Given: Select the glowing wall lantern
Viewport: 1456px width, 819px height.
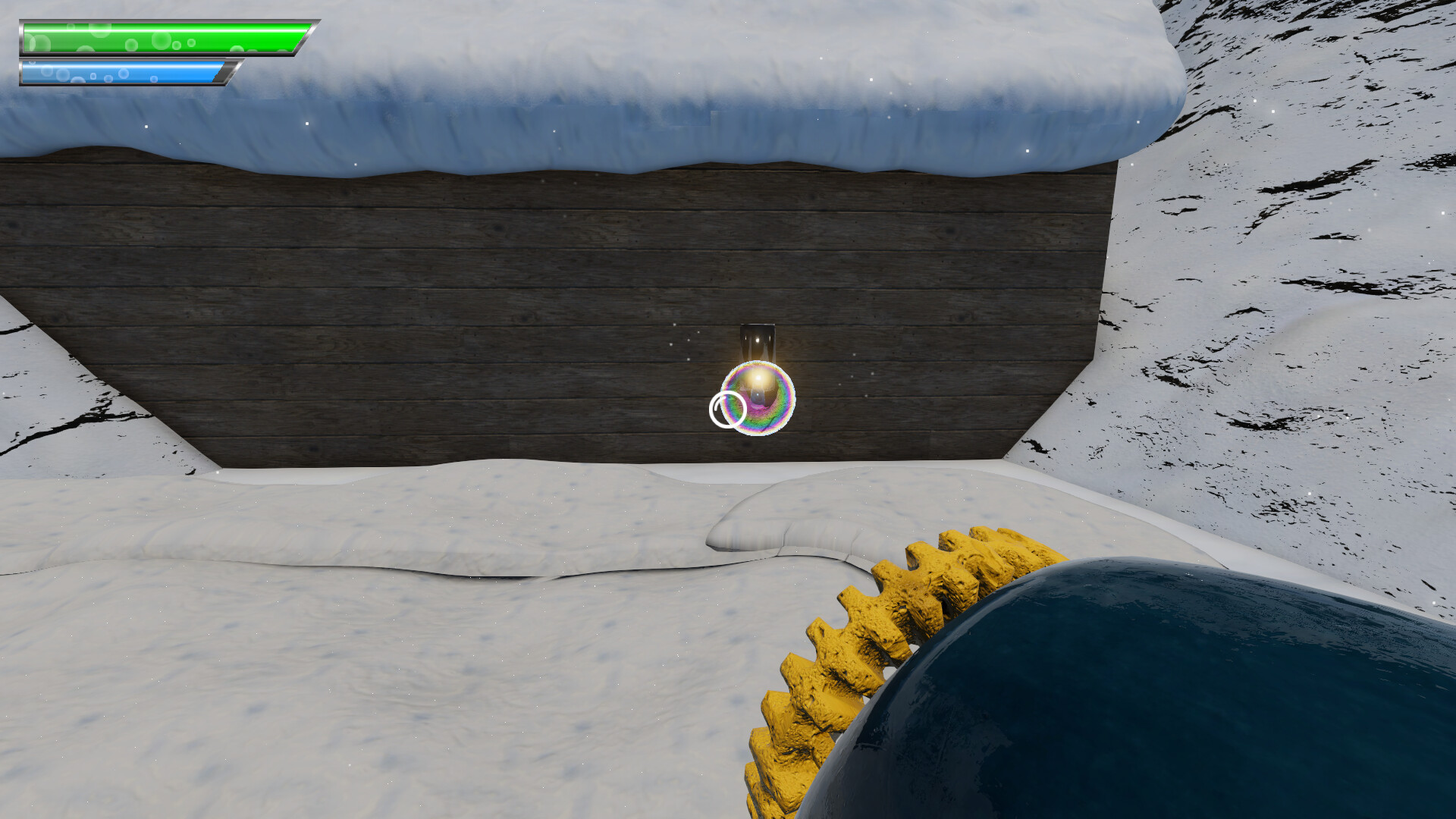Looking at the screenshot, I should [758, 341].
